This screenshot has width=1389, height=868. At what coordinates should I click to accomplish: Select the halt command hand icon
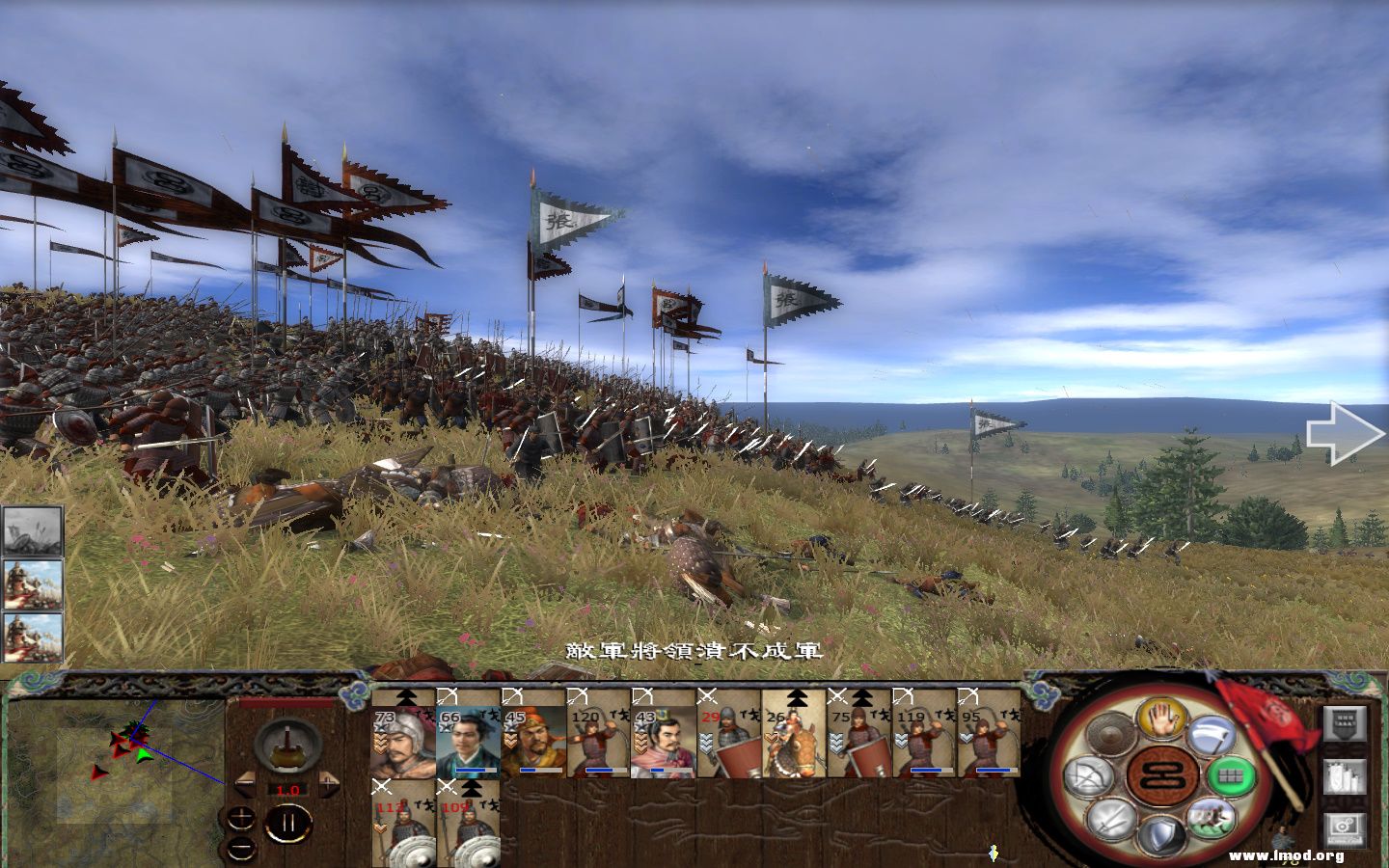click(1162, 719)
